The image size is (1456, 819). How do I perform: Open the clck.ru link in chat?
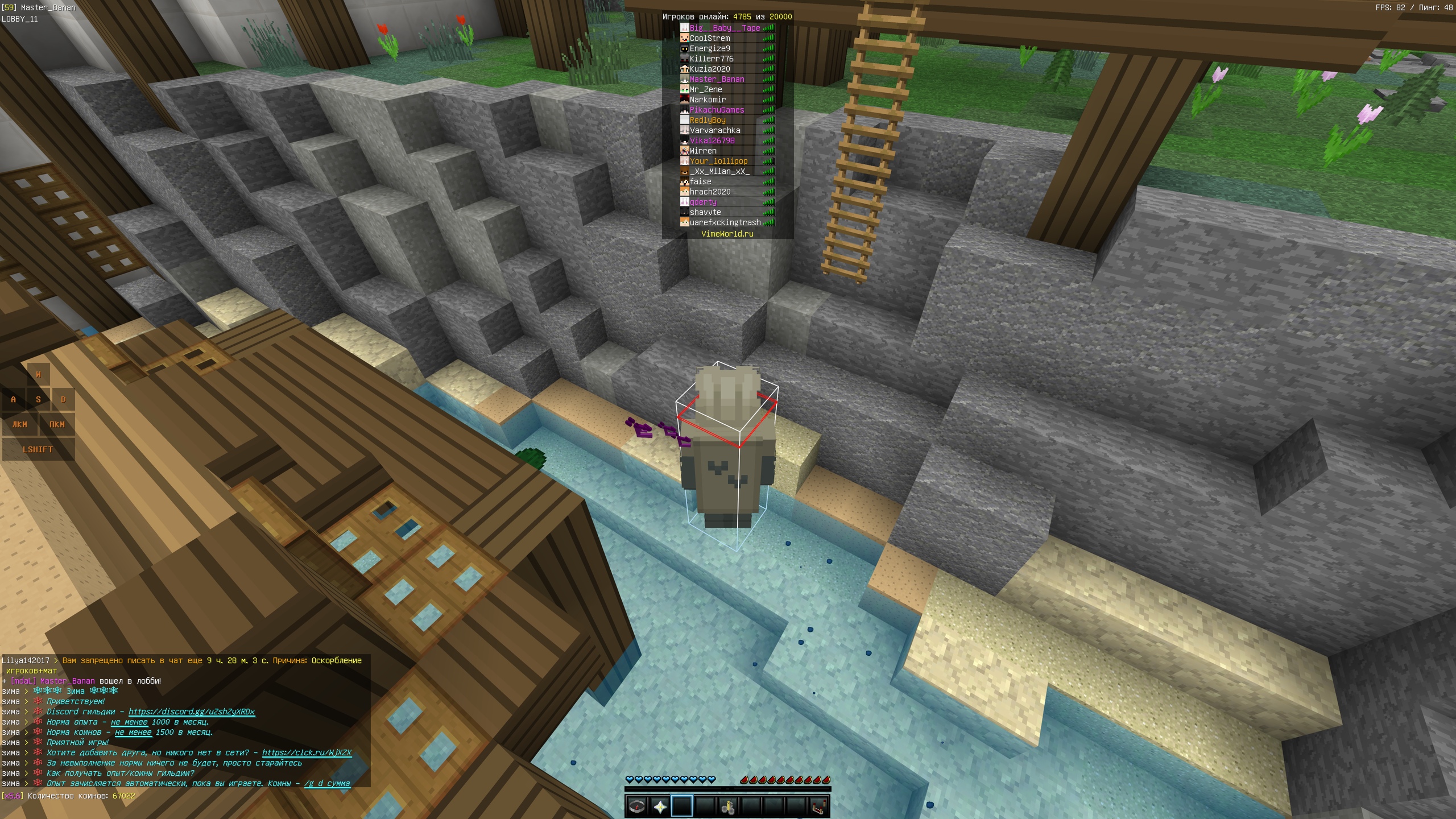[306, 752]
